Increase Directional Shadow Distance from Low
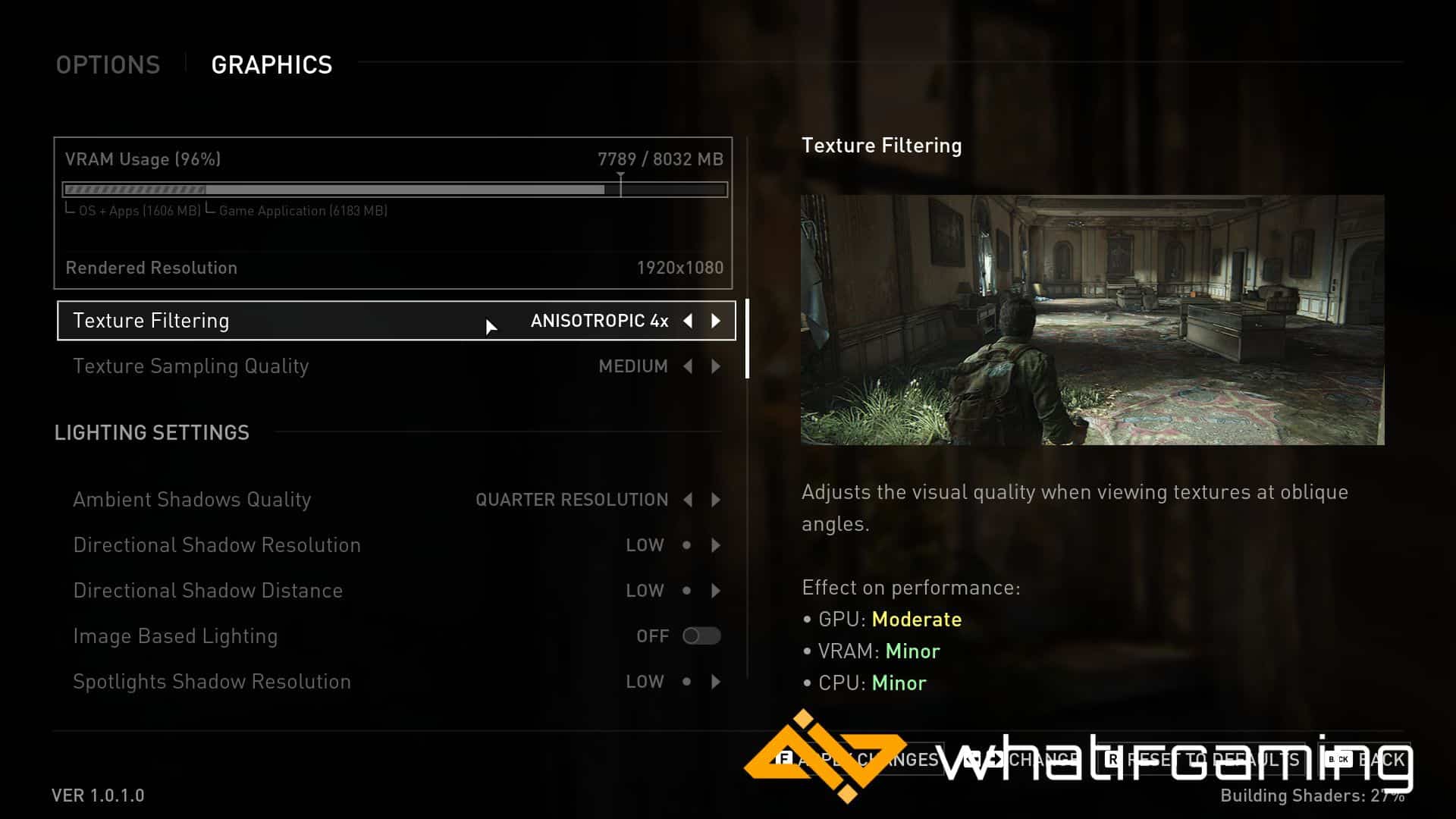Viewport: 1456px width, 819px height. click(716, 591)
